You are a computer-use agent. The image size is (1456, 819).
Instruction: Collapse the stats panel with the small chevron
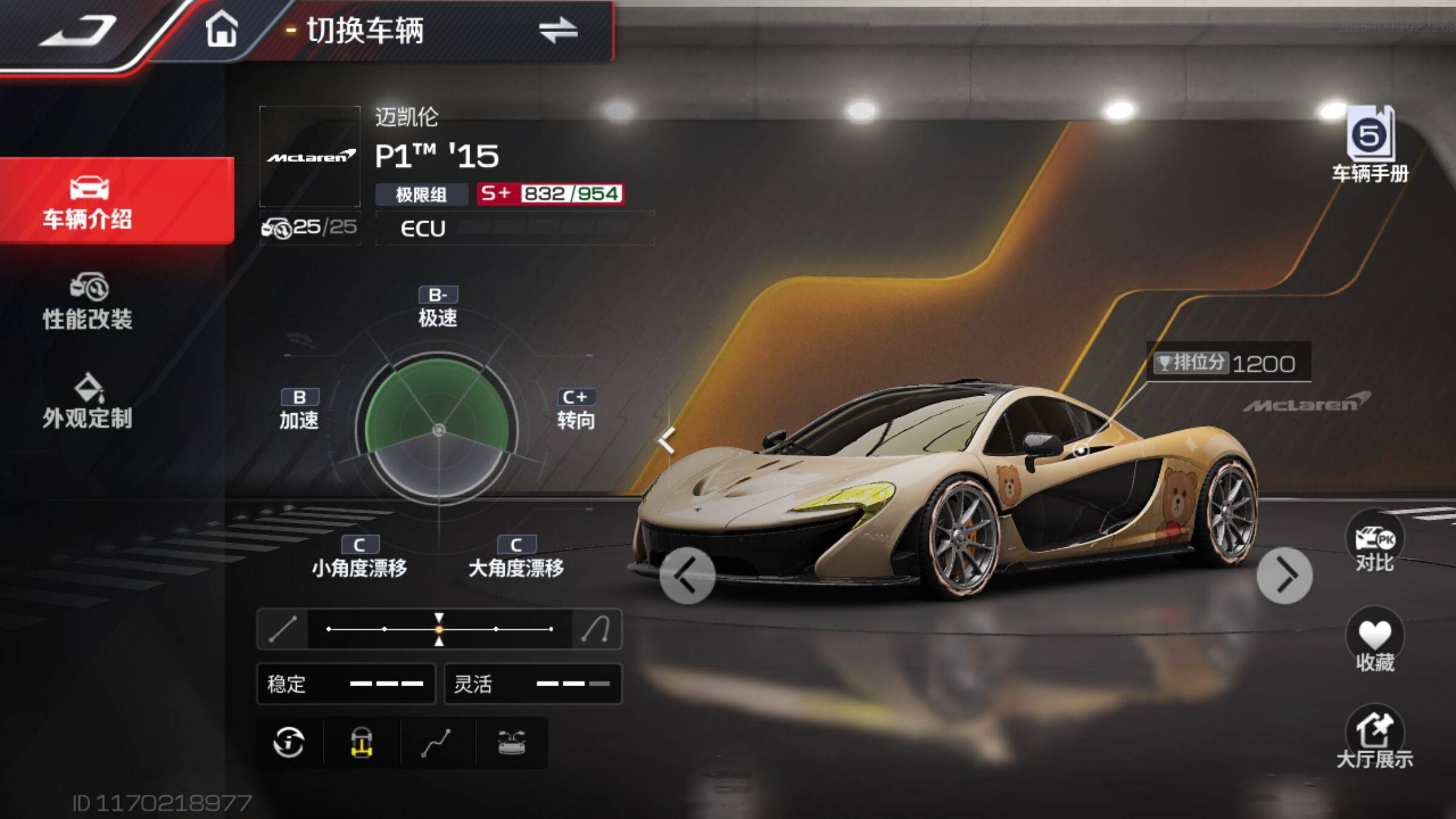coord(667,440)
